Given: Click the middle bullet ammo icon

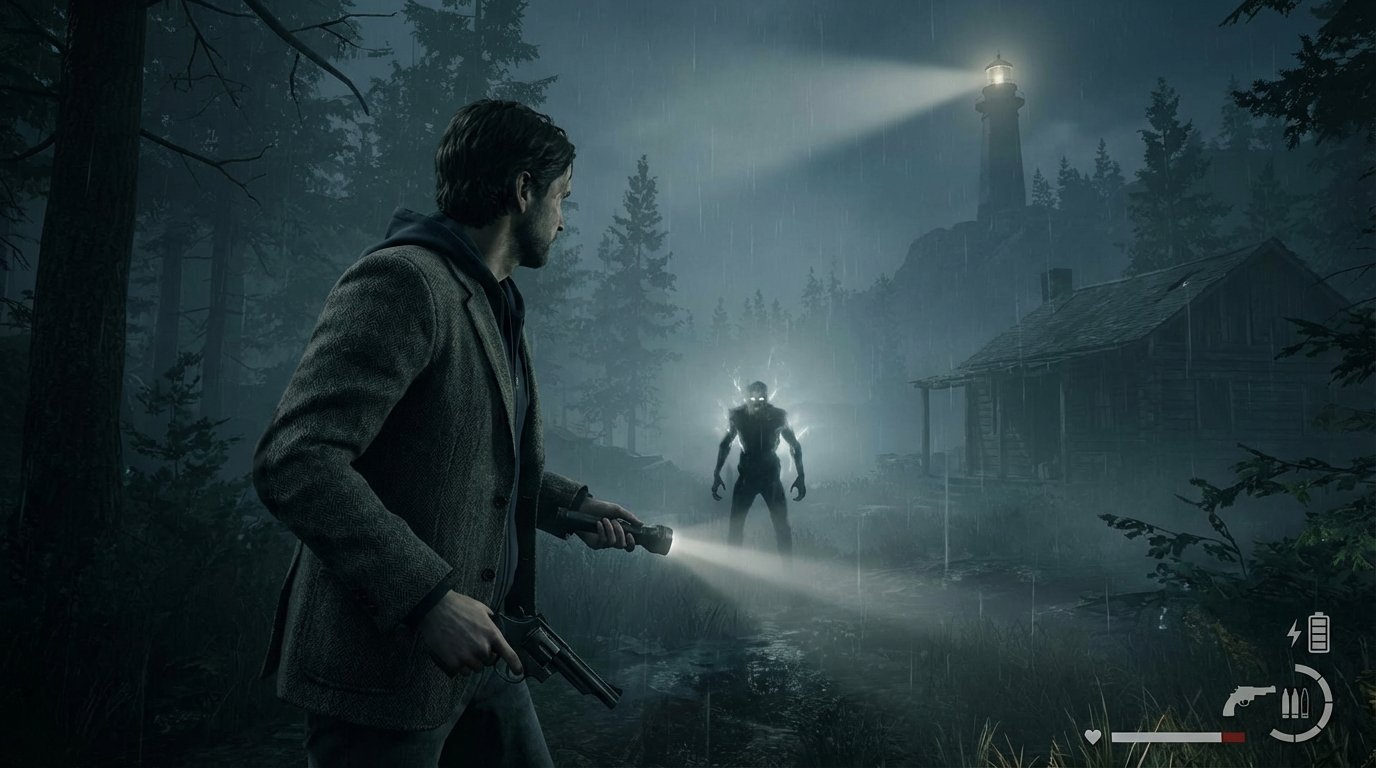Looking at the screenshot, I should point(1295,702).
